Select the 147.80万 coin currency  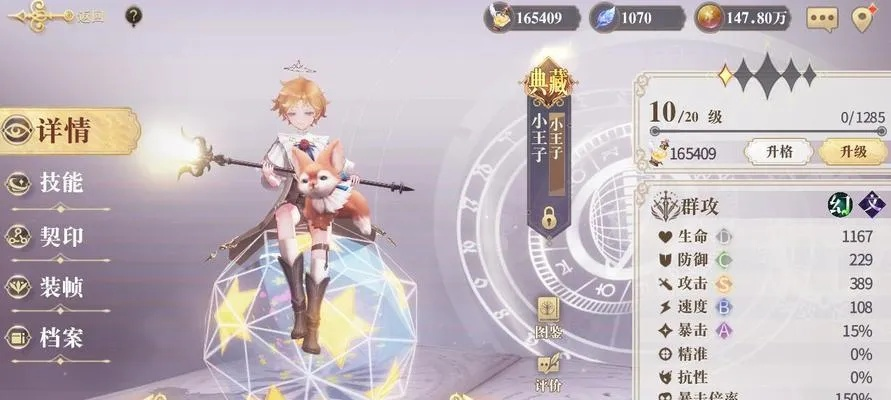pyautogui.click(x=743, y=17)
